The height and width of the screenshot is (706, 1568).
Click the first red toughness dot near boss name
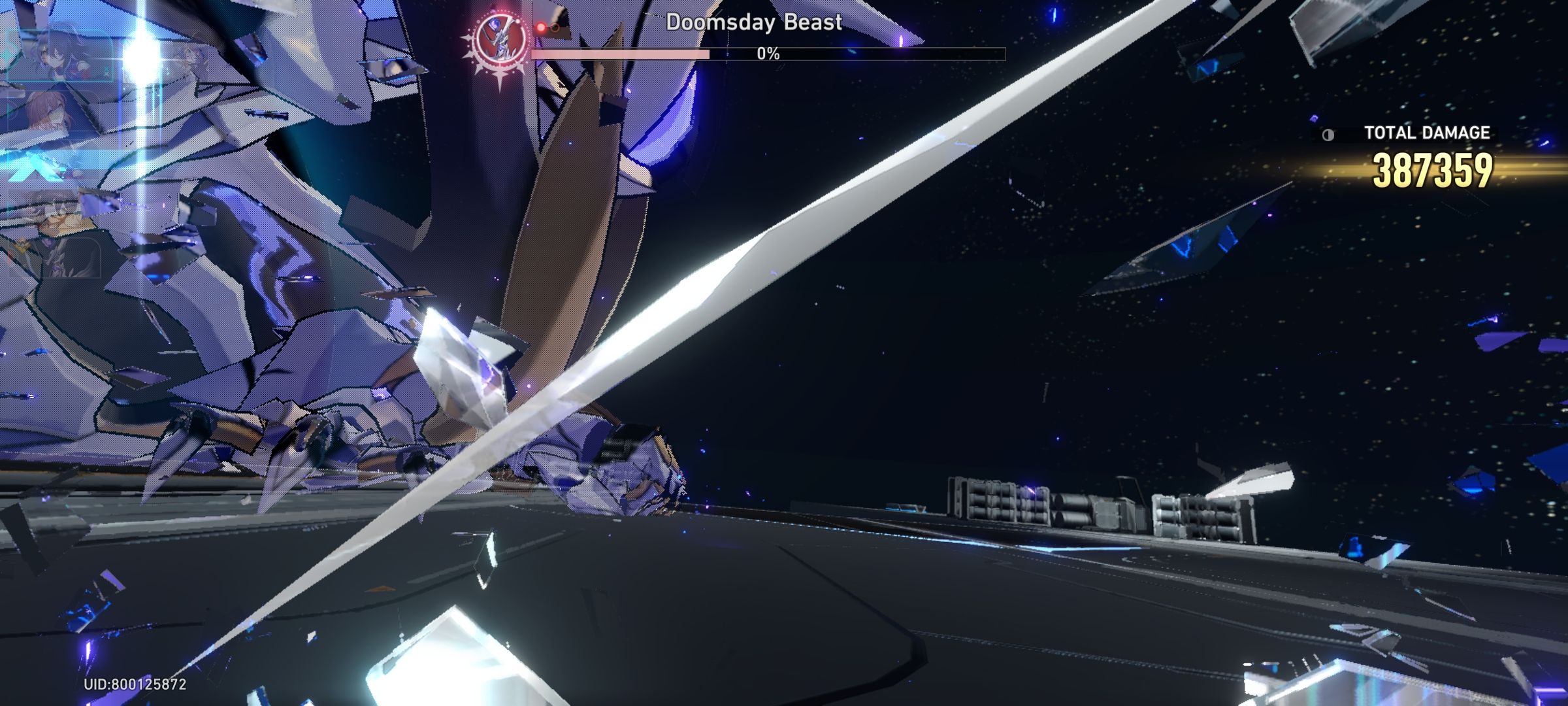pos(540,27)
